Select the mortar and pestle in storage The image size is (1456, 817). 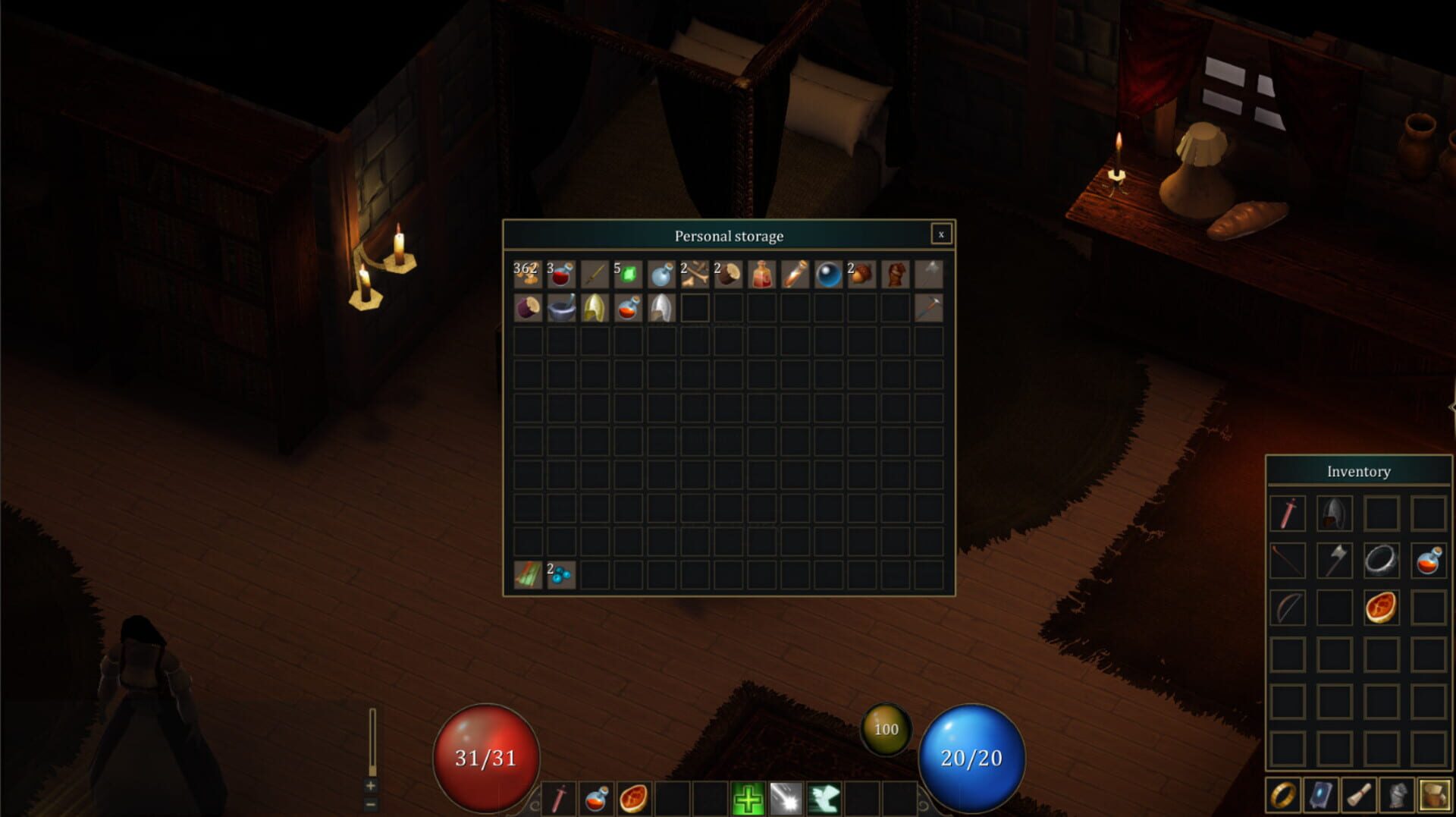(x=561, y=308)
